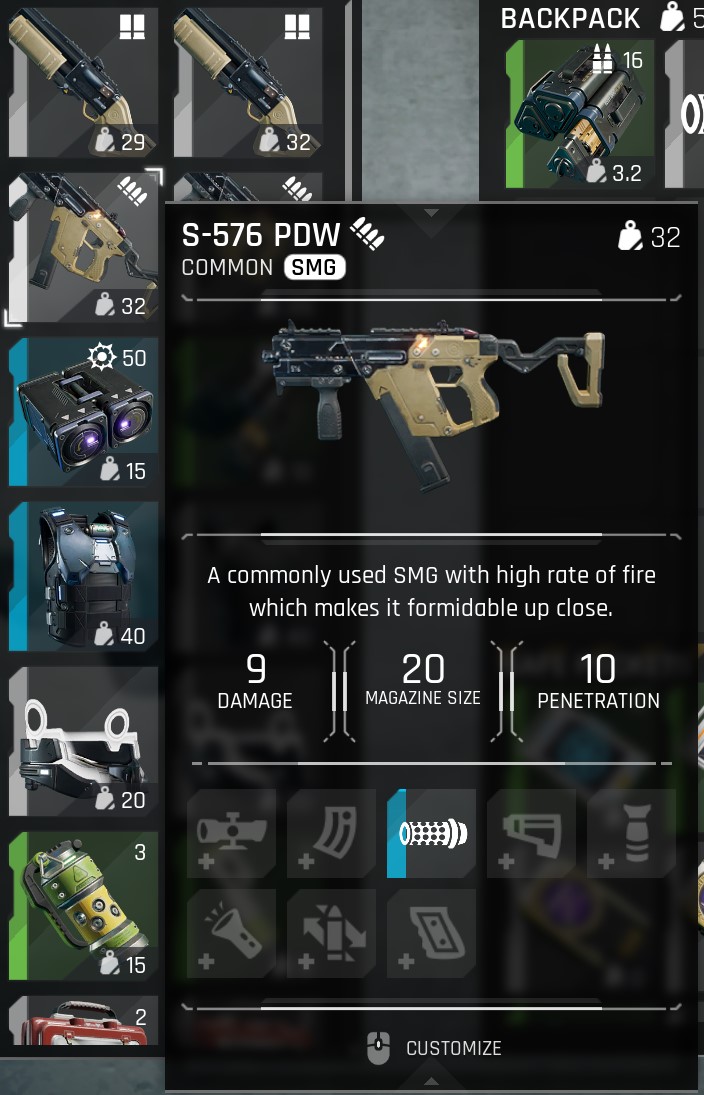The width and height of the screenshot is (704, 1095).
Task: Select the green grenade stack of 3
Action: point(83,906)
